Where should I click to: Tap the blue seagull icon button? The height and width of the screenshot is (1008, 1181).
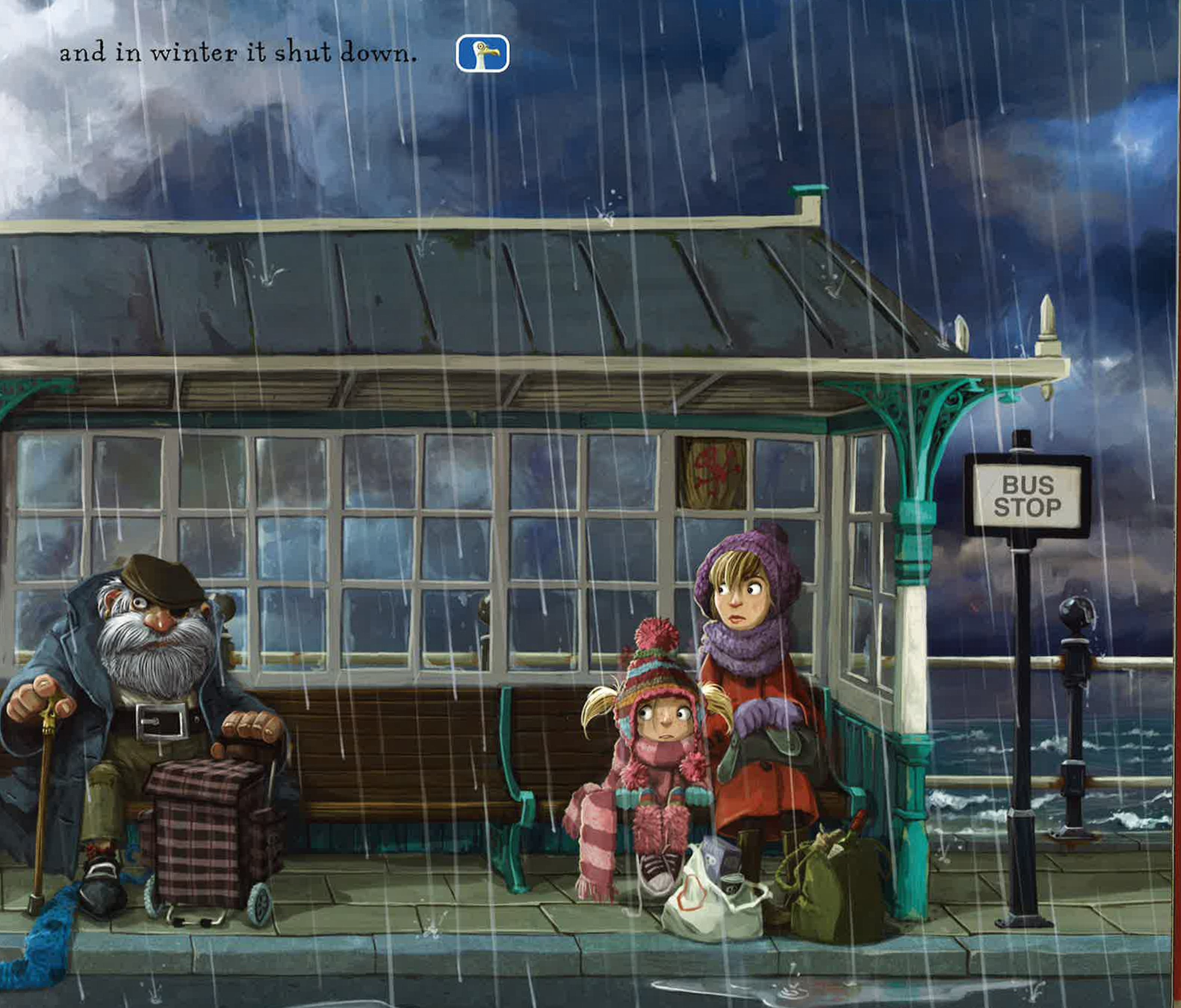tap(482, 53)
